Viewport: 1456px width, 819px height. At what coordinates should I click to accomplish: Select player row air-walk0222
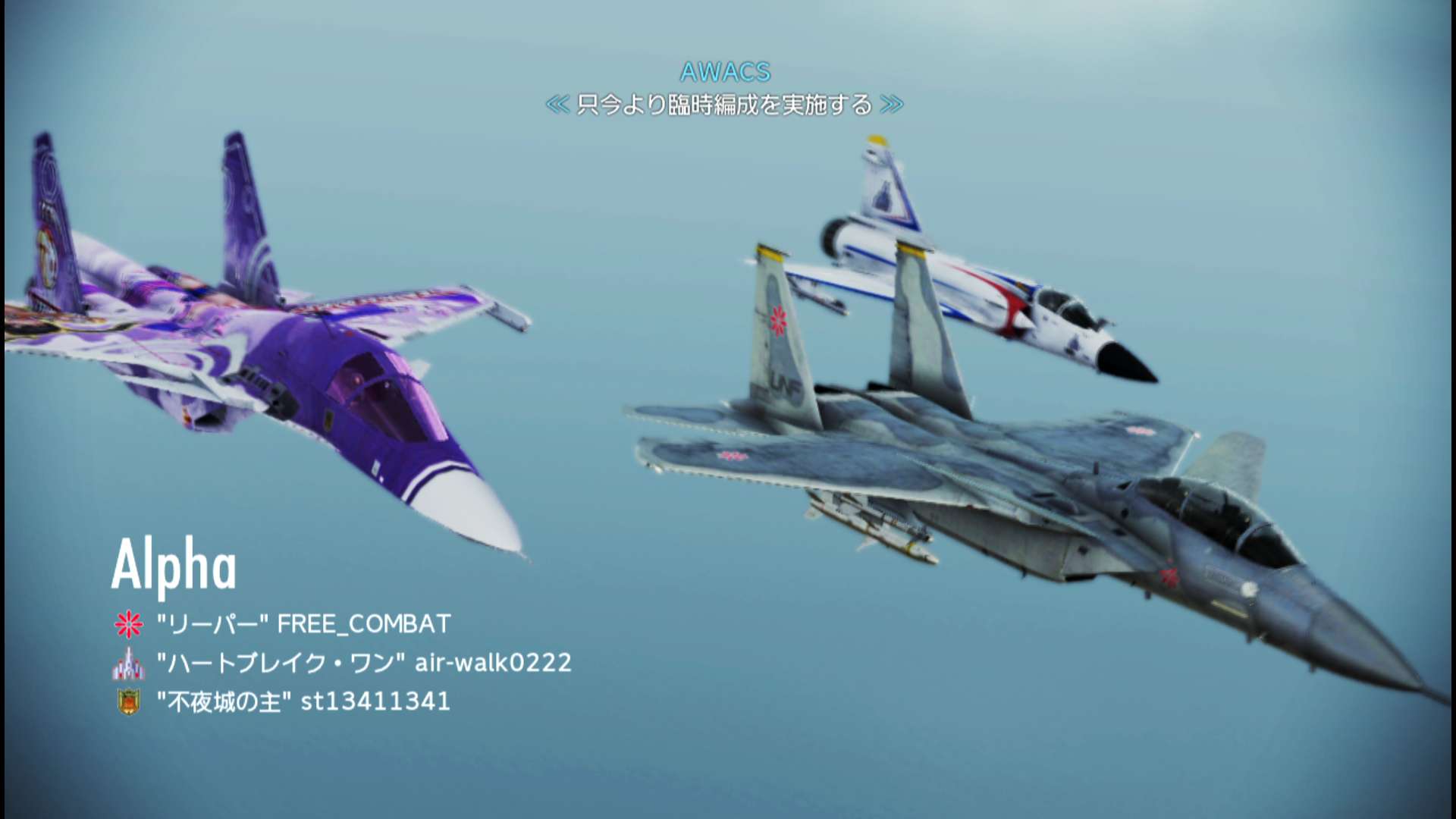click(364, 663)
